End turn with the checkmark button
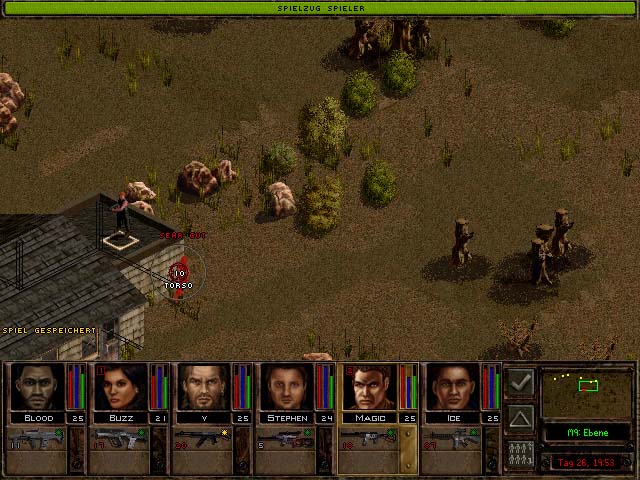Screen dimensions: 640x480 520,382
